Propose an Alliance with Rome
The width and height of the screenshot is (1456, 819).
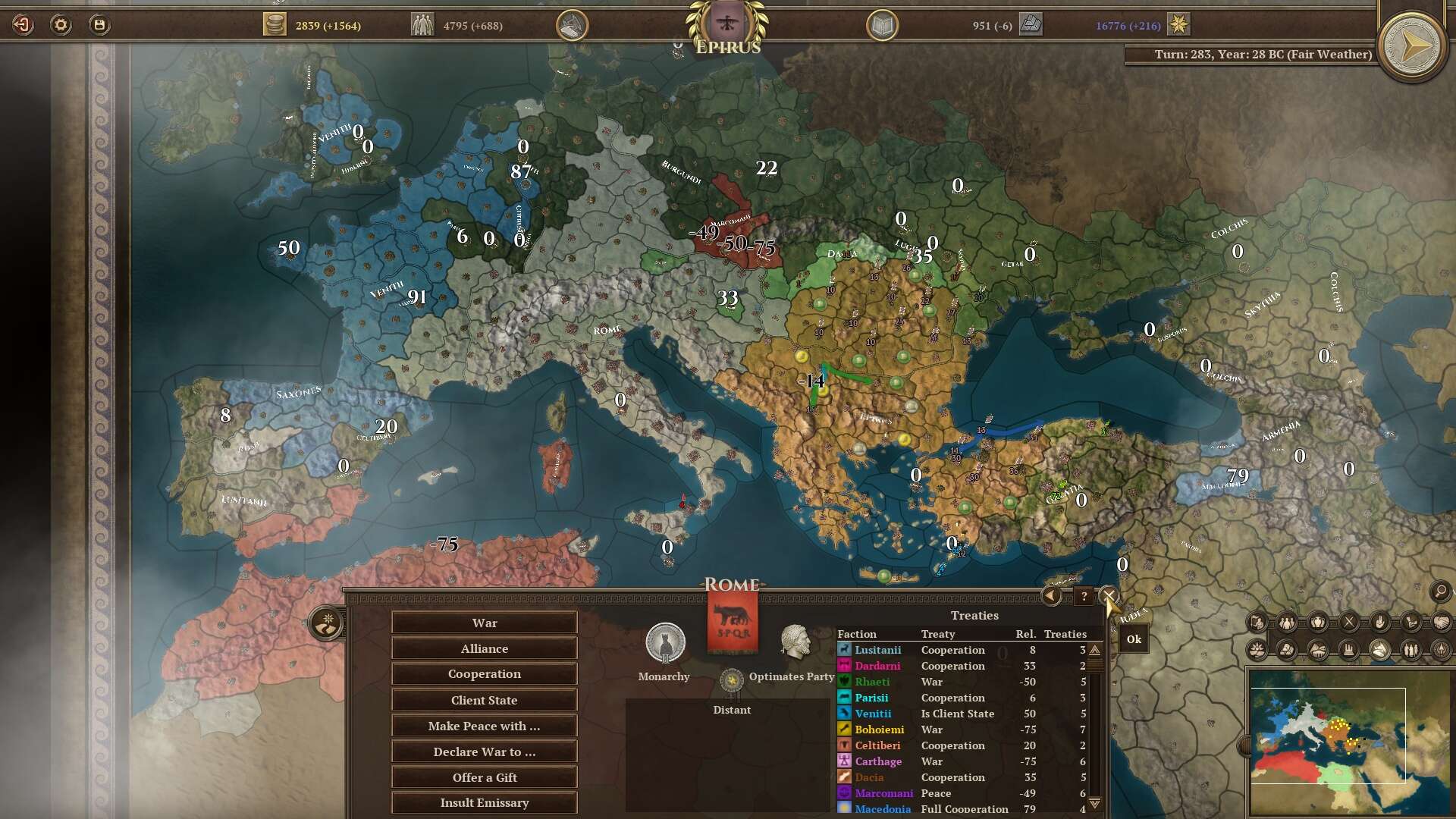click(484, 648)
